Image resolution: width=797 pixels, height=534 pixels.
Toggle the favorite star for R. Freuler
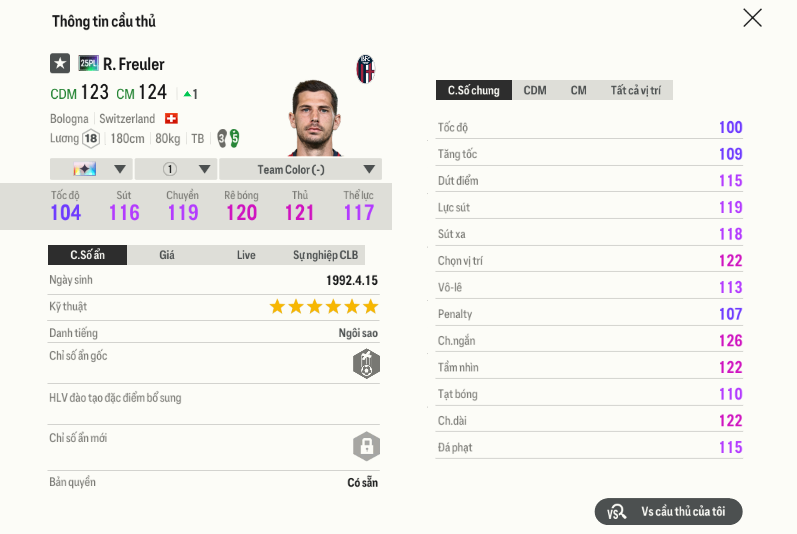(x=60, y=64)
